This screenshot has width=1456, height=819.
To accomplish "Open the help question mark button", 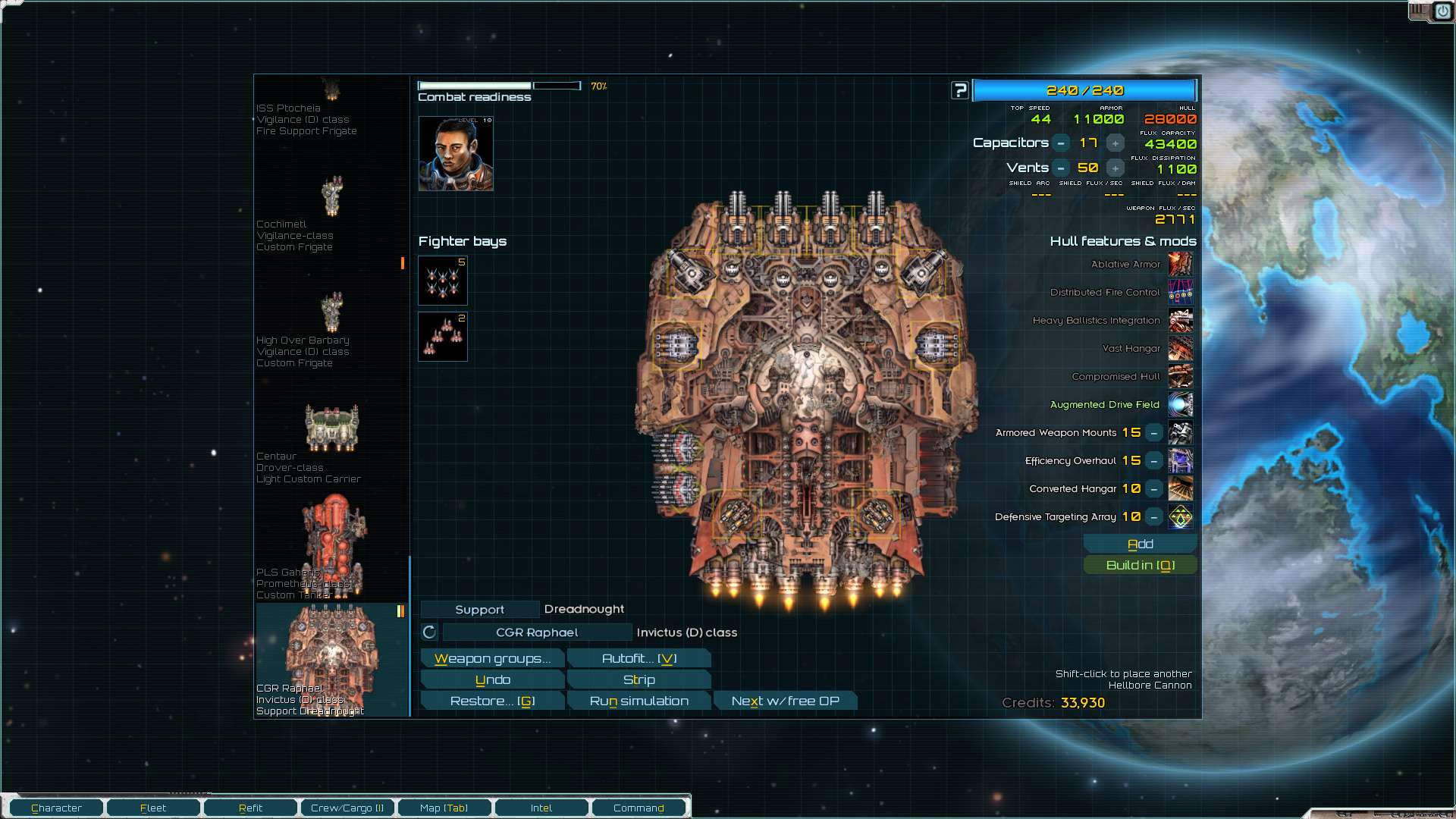I will (960, 91).
